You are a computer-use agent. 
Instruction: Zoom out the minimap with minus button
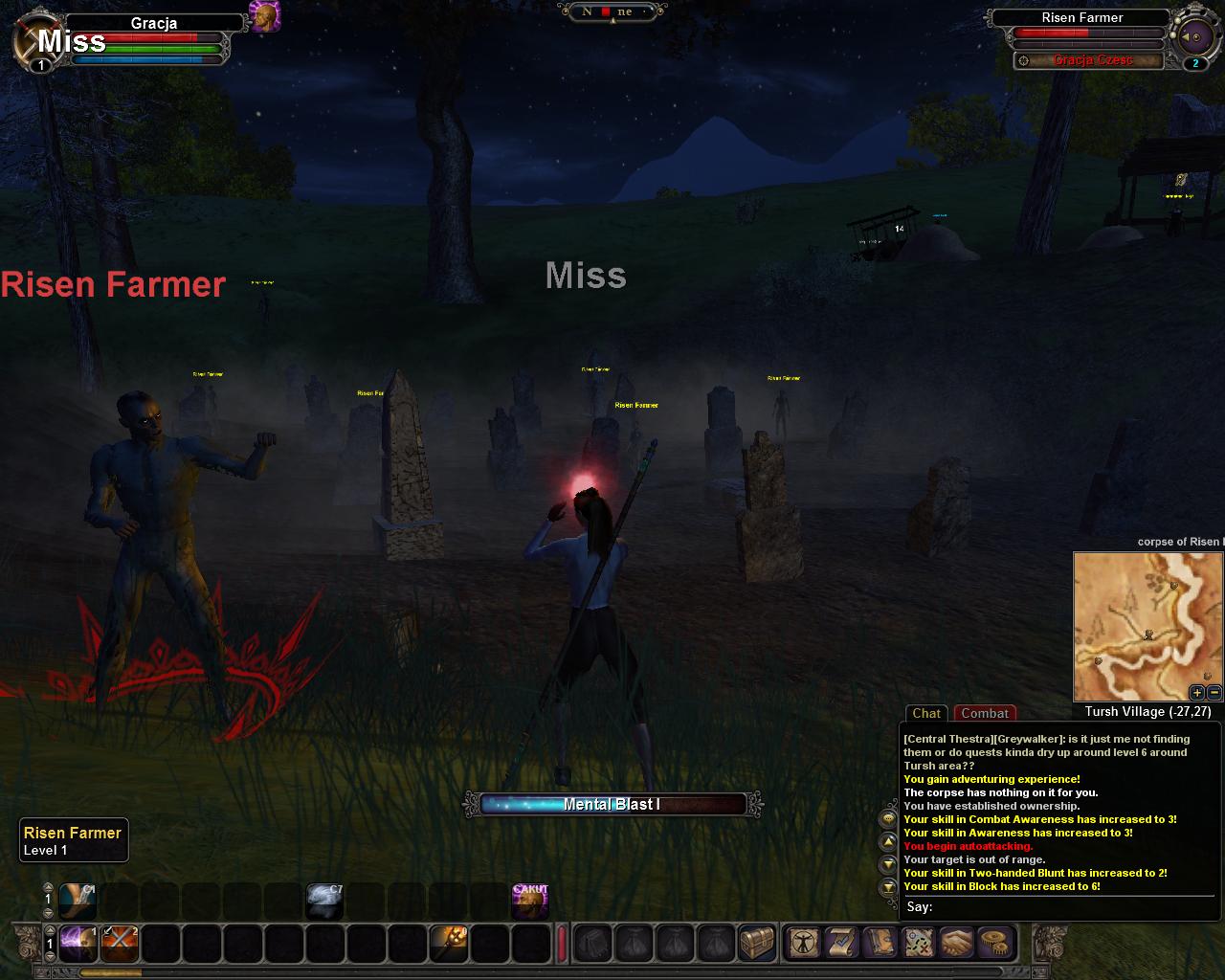[x=1214, y=692]
